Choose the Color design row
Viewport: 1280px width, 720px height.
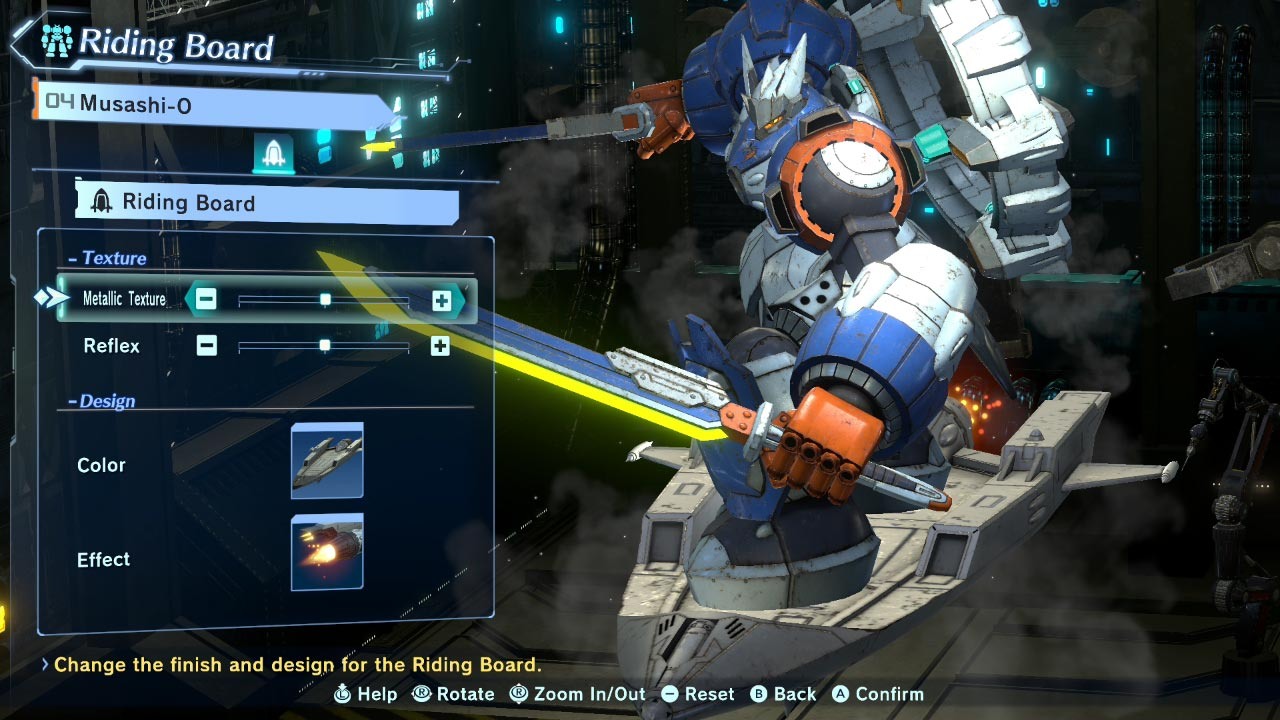102,465
